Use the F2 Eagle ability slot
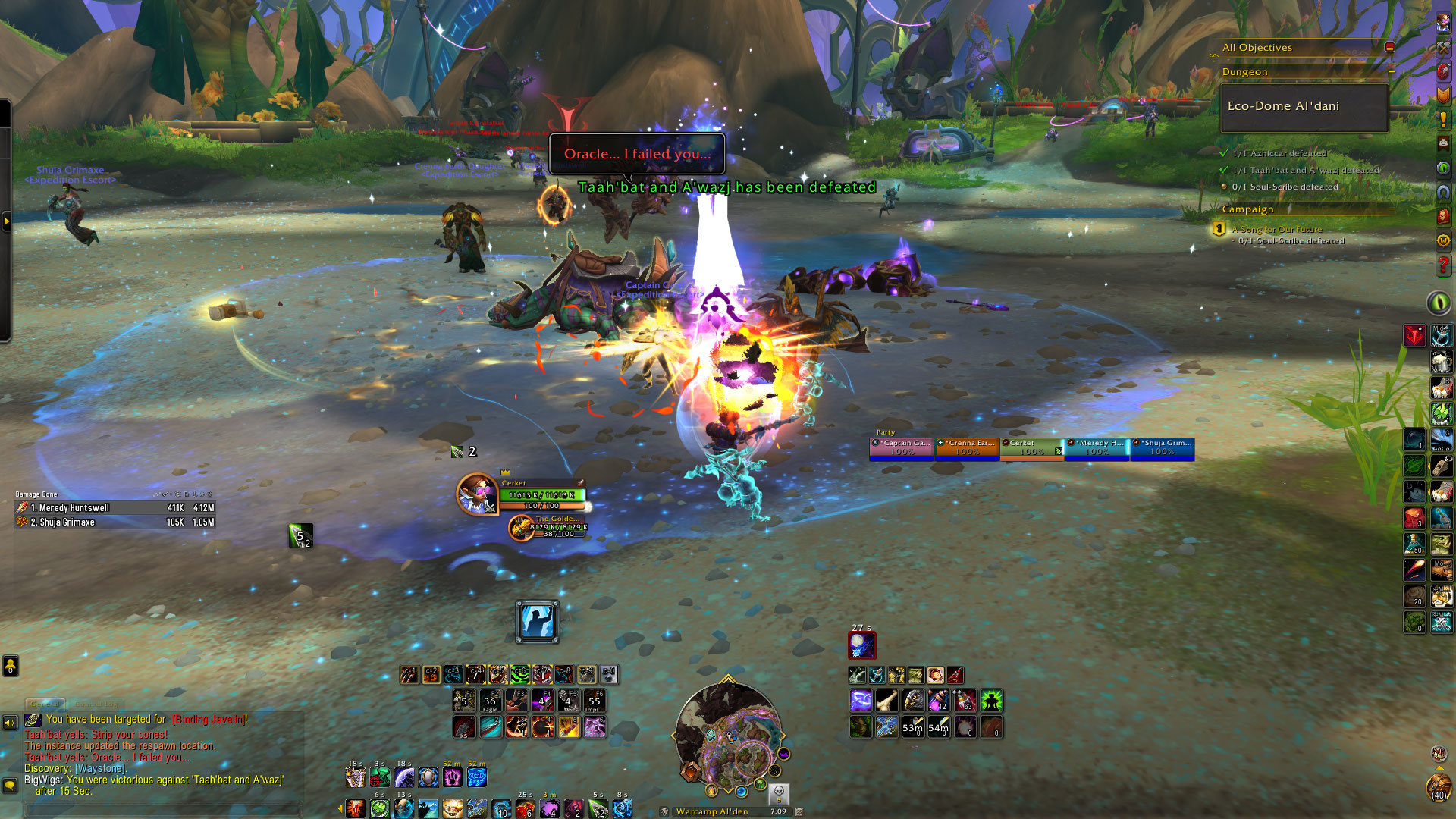Screen dimensions: 1456x819 coord(490,701)
